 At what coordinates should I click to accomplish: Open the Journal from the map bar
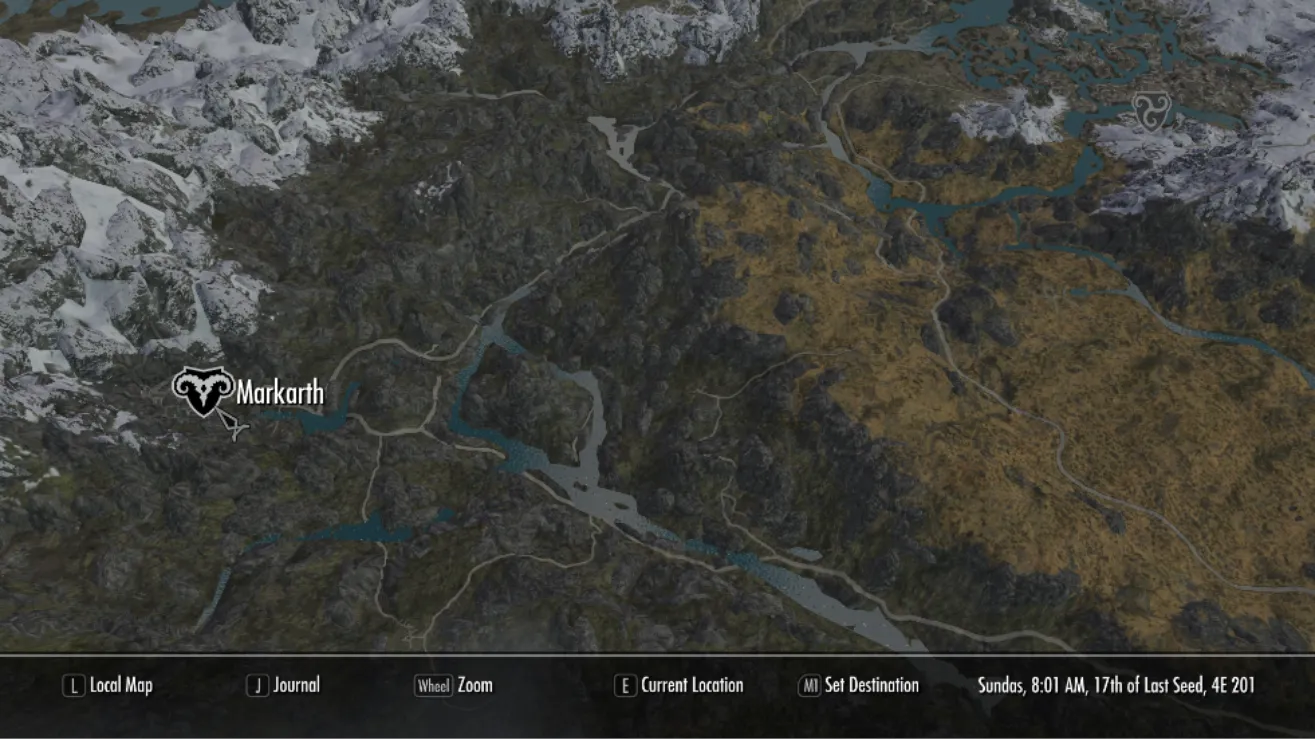(284, 686)
